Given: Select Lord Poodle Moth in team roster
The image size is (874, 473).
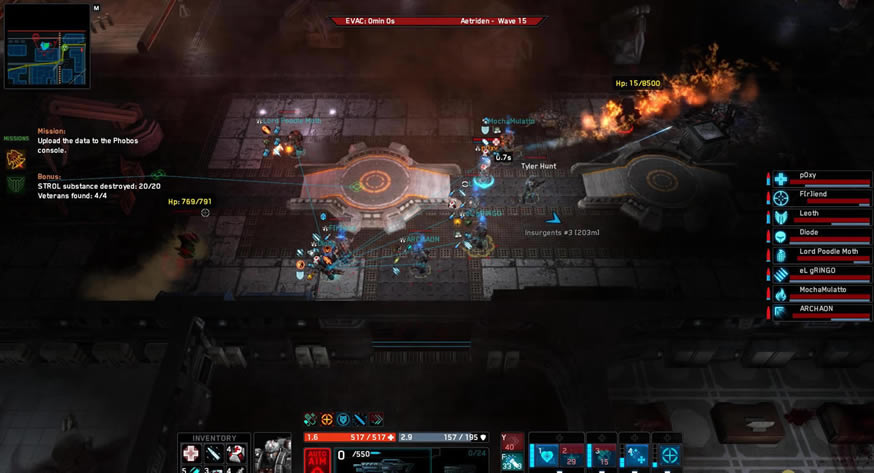Looking at the screenshot, I should pos(819,254).
